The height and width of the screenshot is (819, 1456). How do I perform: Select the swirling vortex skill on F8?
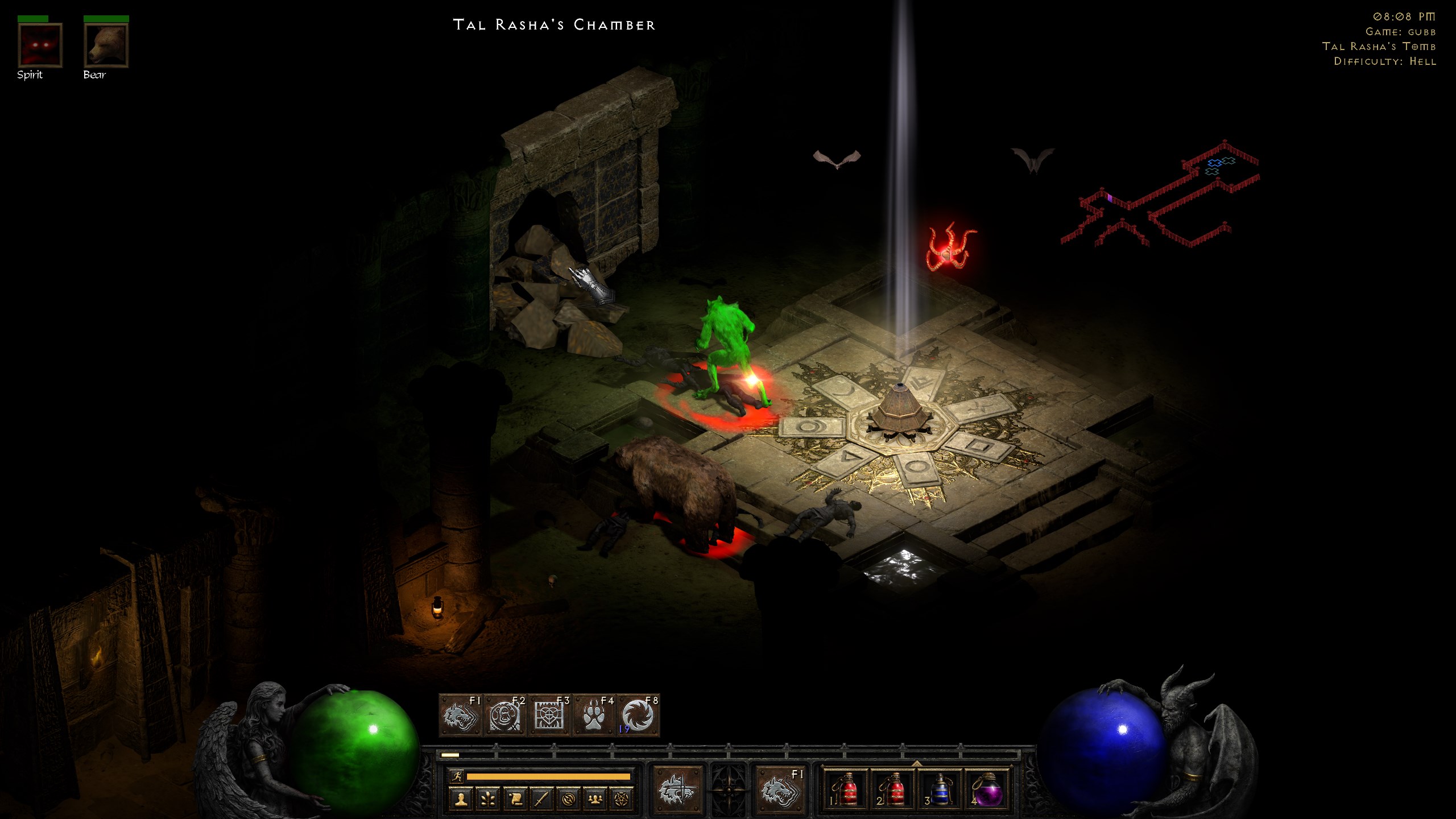(x=638, y=715)
